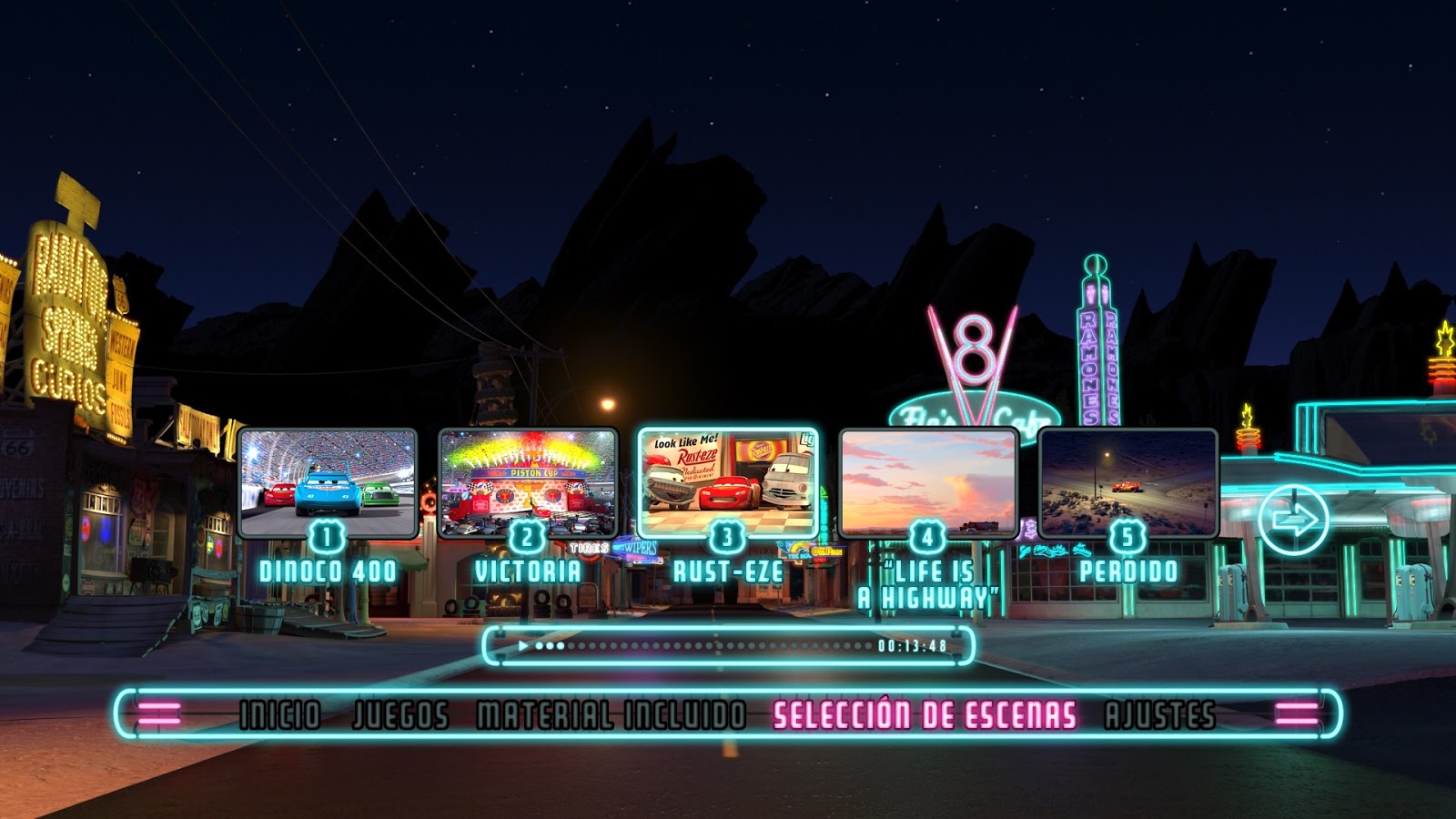Open the AJUSTES settings option

pos(1158,714)
